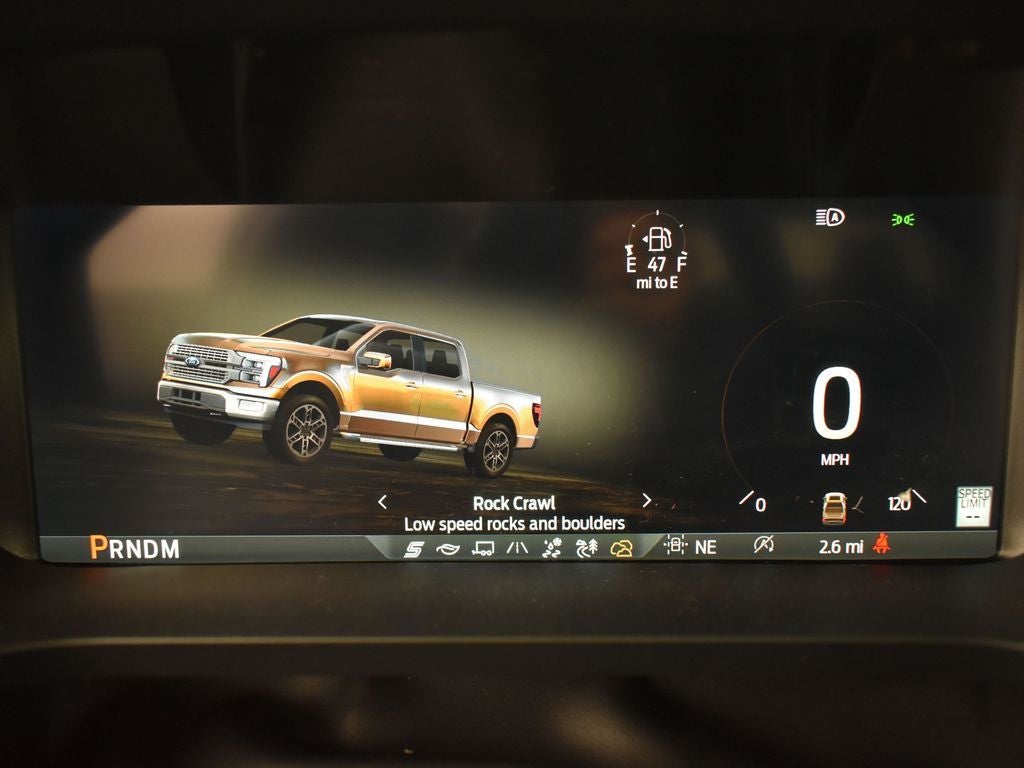The width and height of the screenshot is (1024, 768).
Task: Go to the previous drive mode with left arrow
Action: (382, 501)
